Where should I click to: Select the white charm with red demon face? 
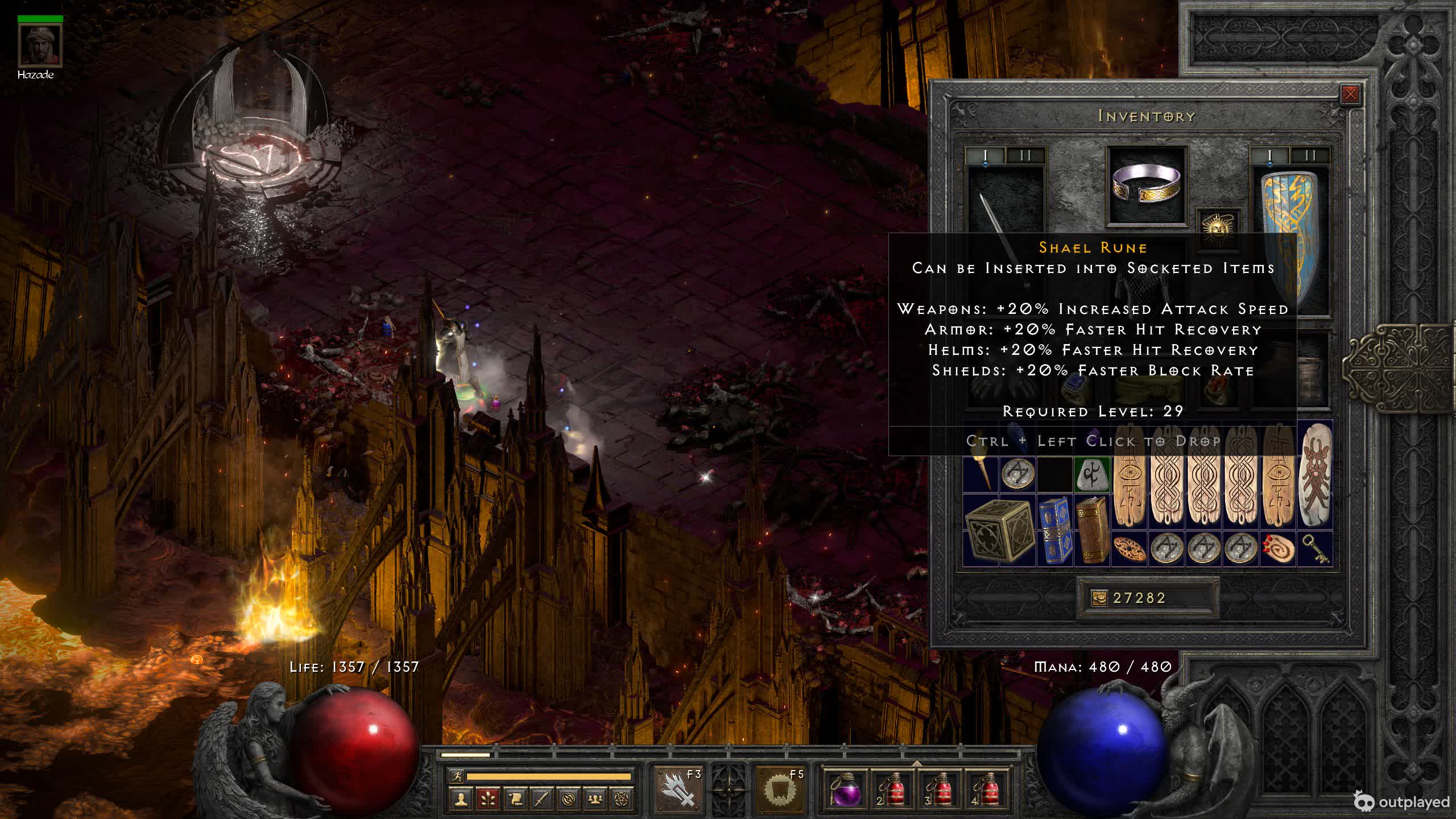pos(1314,475)
